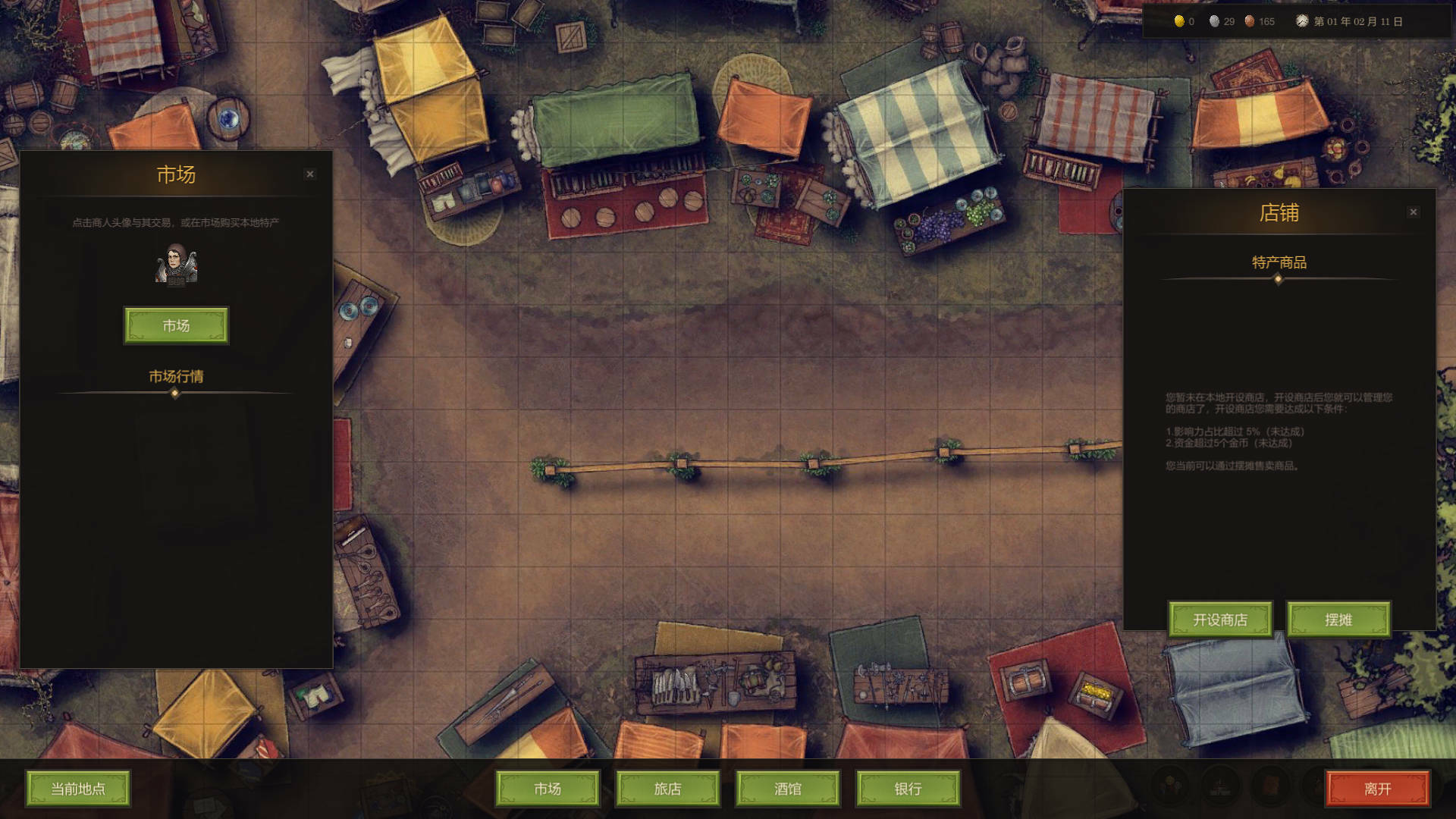Click the clock icon next to the date
This screenshot has width=1456, height=819.
[1303, 22]
